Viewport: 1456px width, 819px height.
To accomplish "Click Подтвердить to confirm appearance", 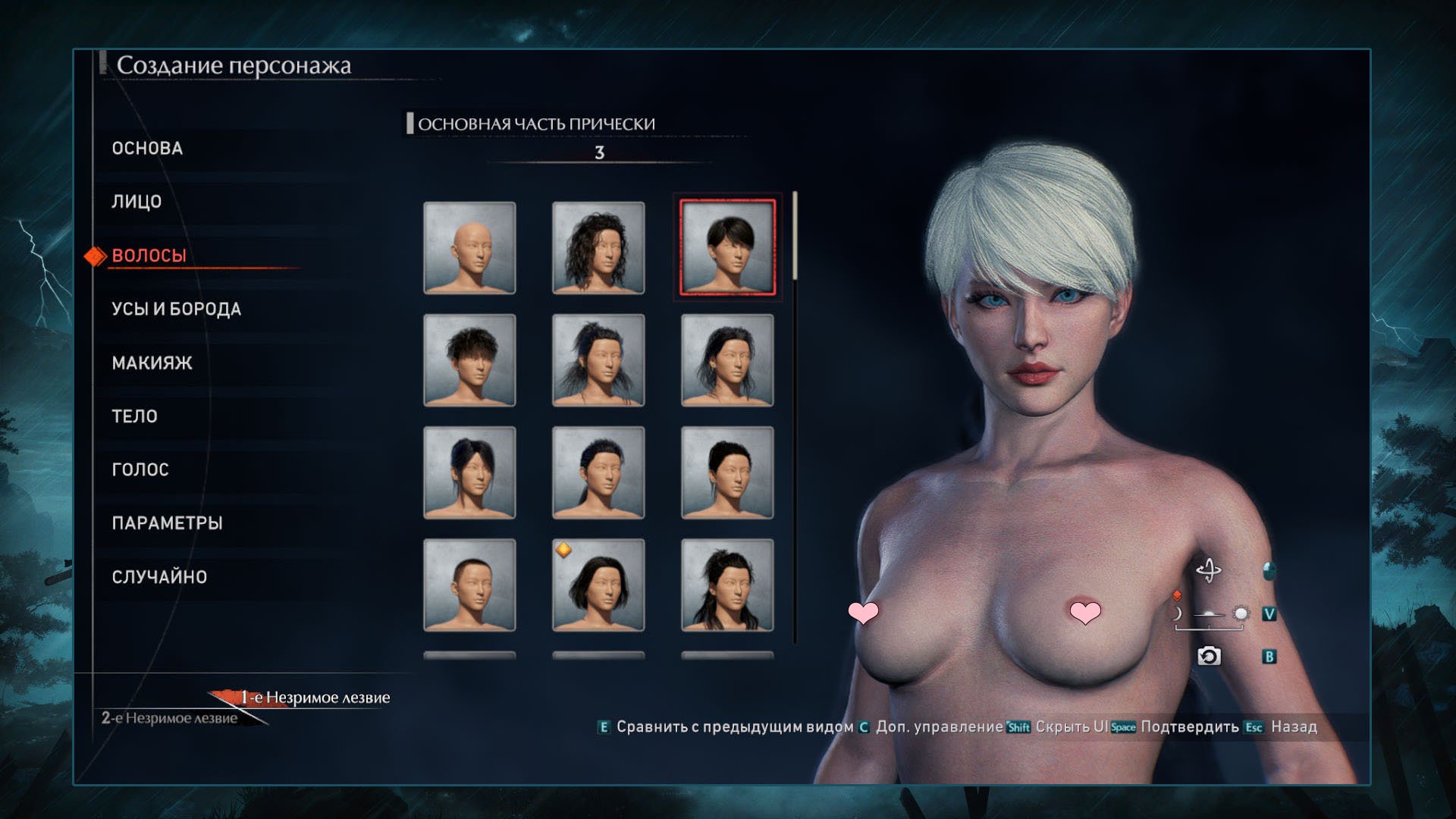I will pos(1189,726).
